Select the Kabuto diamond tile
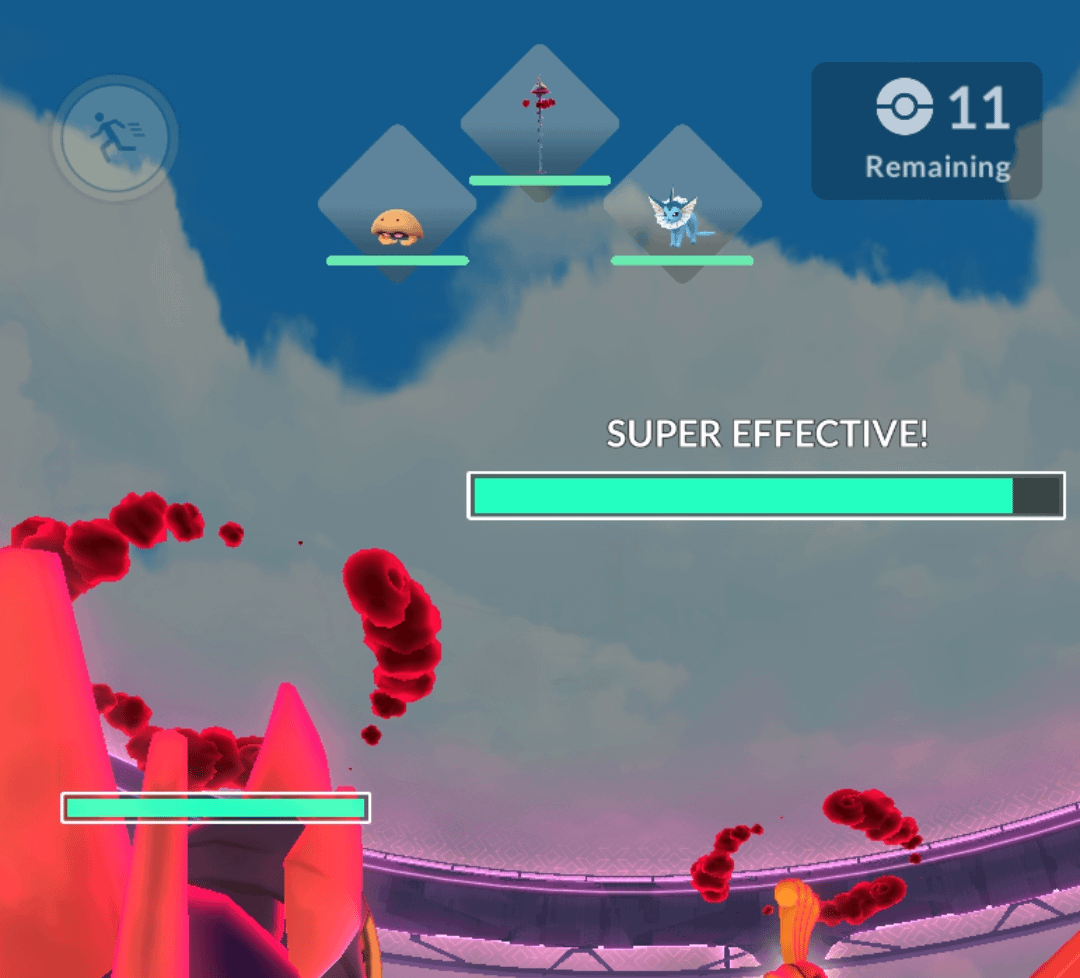Image resolution: width=1080 pixels, height=978 pixels. [397, 205]
